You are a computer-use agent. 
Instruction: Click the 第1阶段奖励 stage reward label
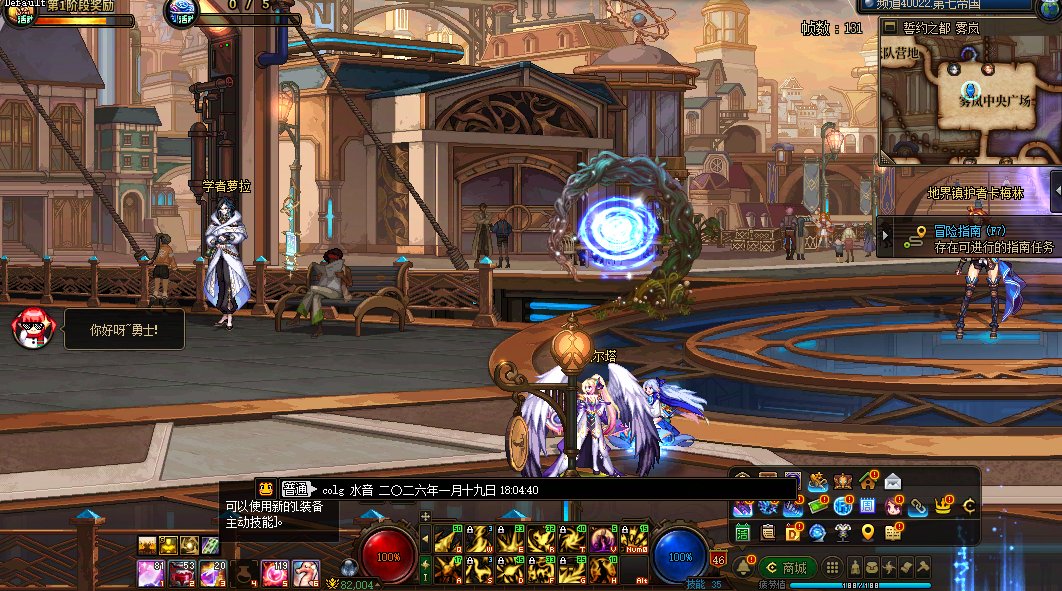(80, 6)
